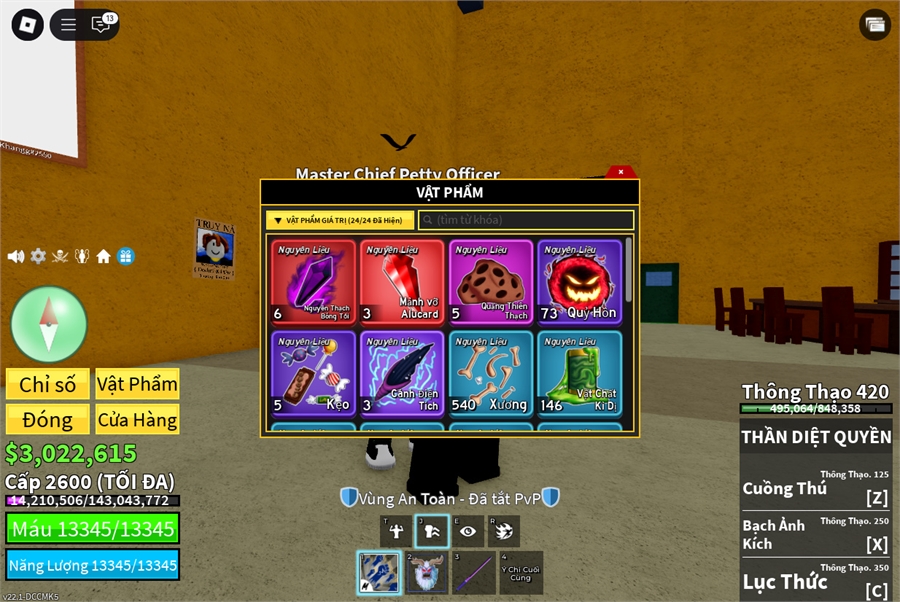Image resolution: width=900 pixels, height=602 pixels.
Task: Close the Vật Phẩm inventory window
Action: [621, 172]
